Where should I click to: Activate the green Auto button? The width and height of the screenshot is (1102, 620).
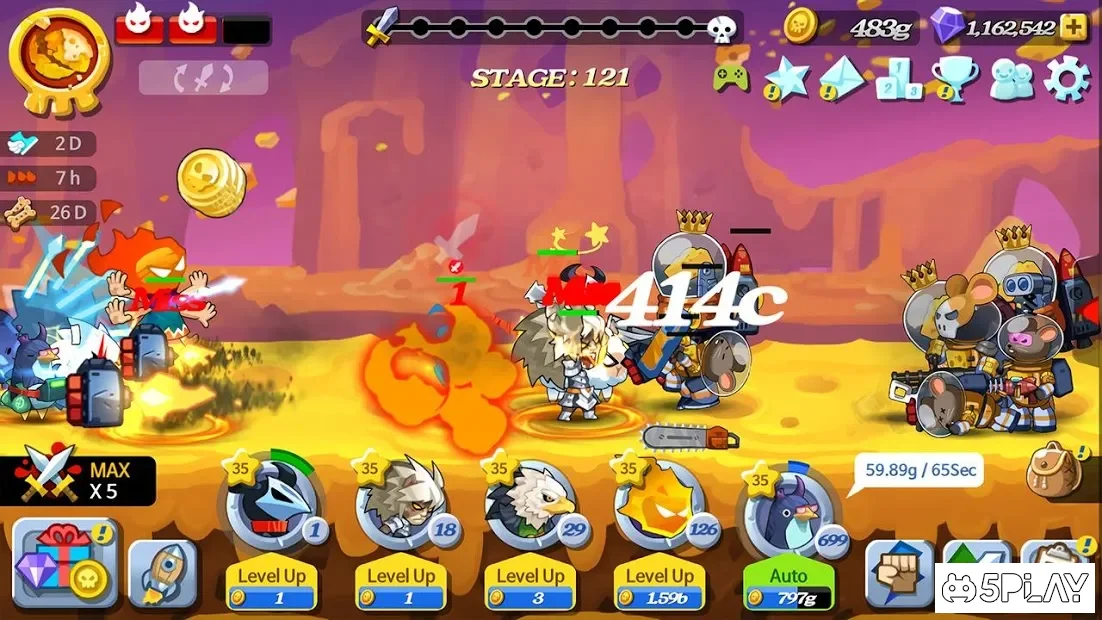(x=788, y=586)
